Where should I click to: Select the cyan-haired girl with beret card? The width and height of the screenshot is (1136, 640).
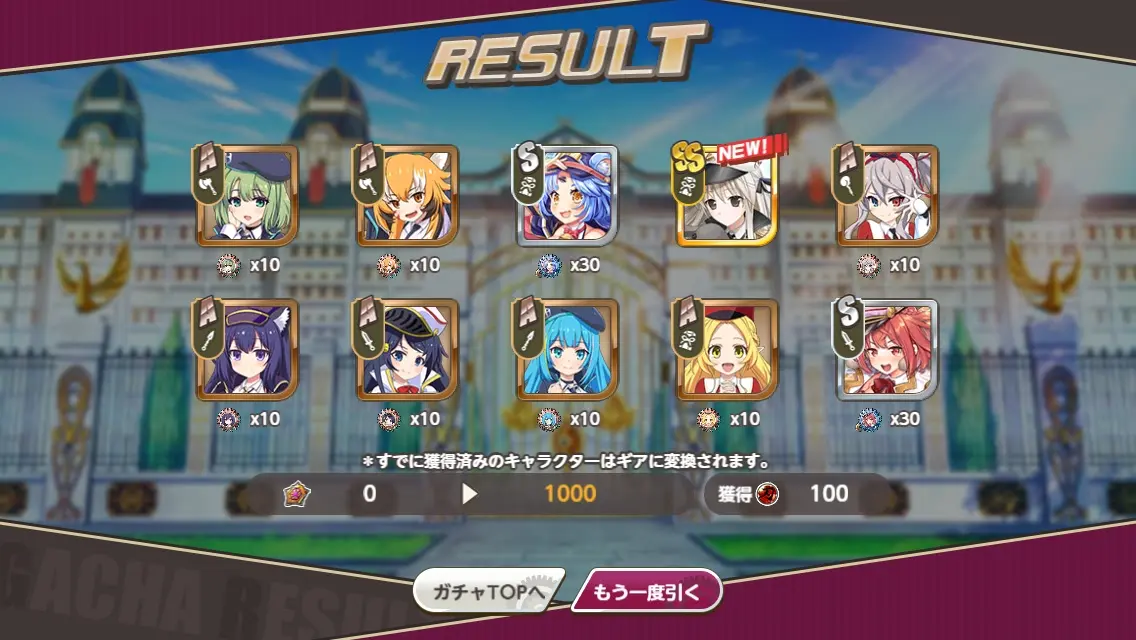coord(567,350)
